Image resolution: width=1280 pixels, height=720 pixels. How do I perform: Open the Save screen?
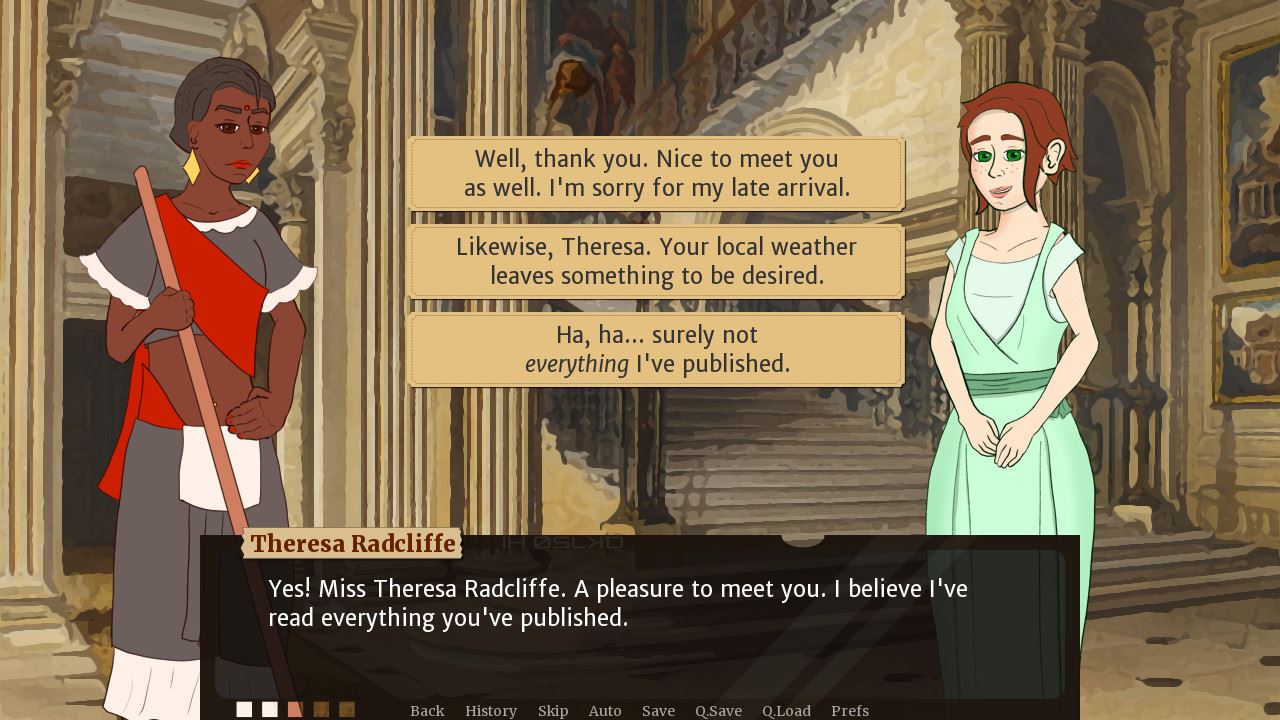pos(659,710)
